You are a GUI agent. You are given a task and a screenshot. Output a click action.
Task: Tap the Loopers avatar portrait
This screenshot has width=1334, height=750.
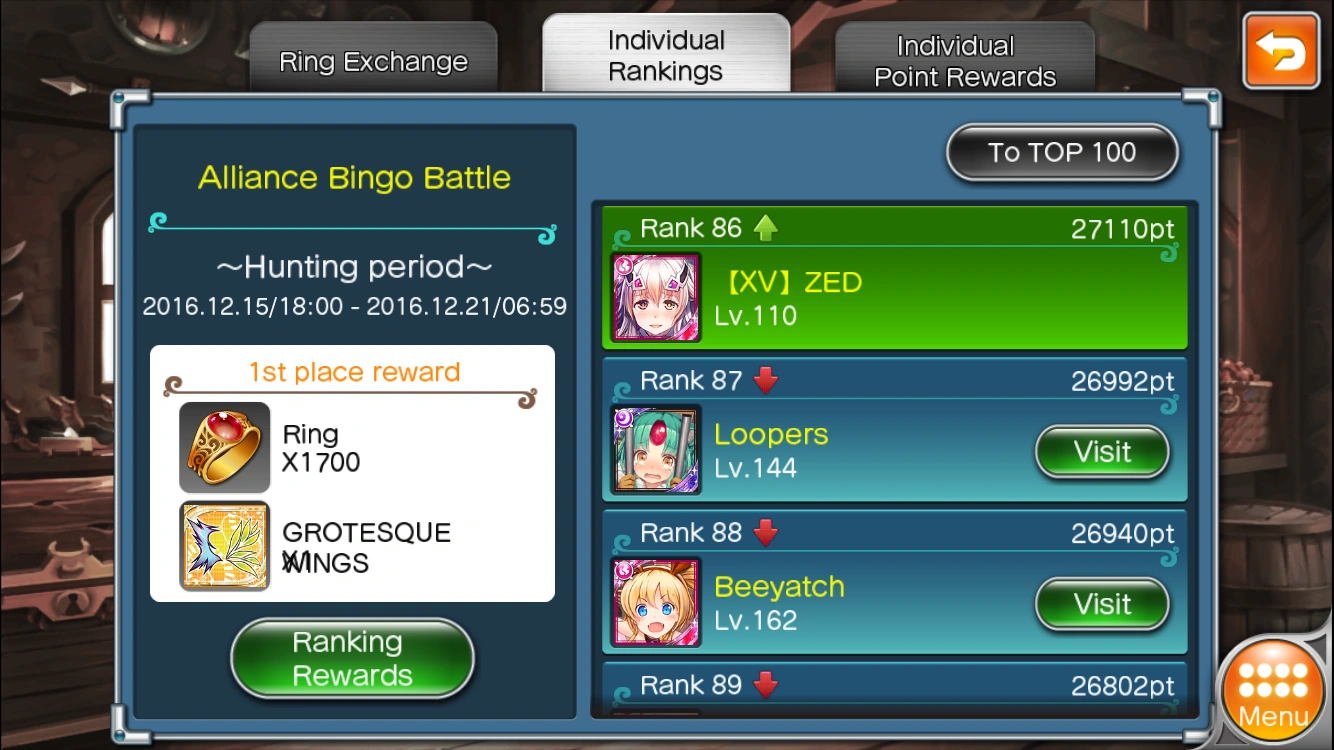coord(656,450)
